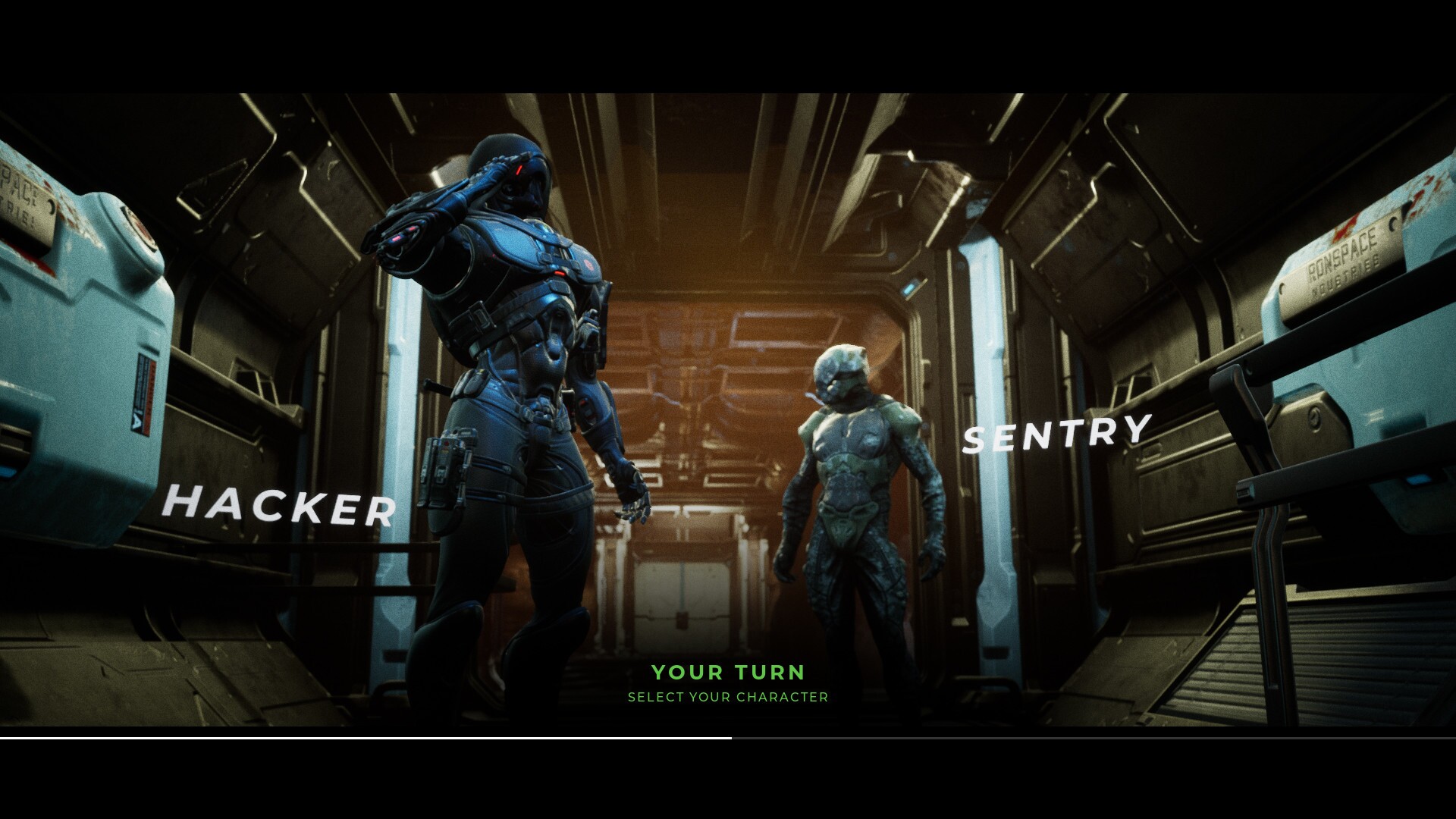Viewport: 1456px width, 819px height.
Task: Click the SELECT YOUR CHARACTER text
Action: [x=728, y=696]
